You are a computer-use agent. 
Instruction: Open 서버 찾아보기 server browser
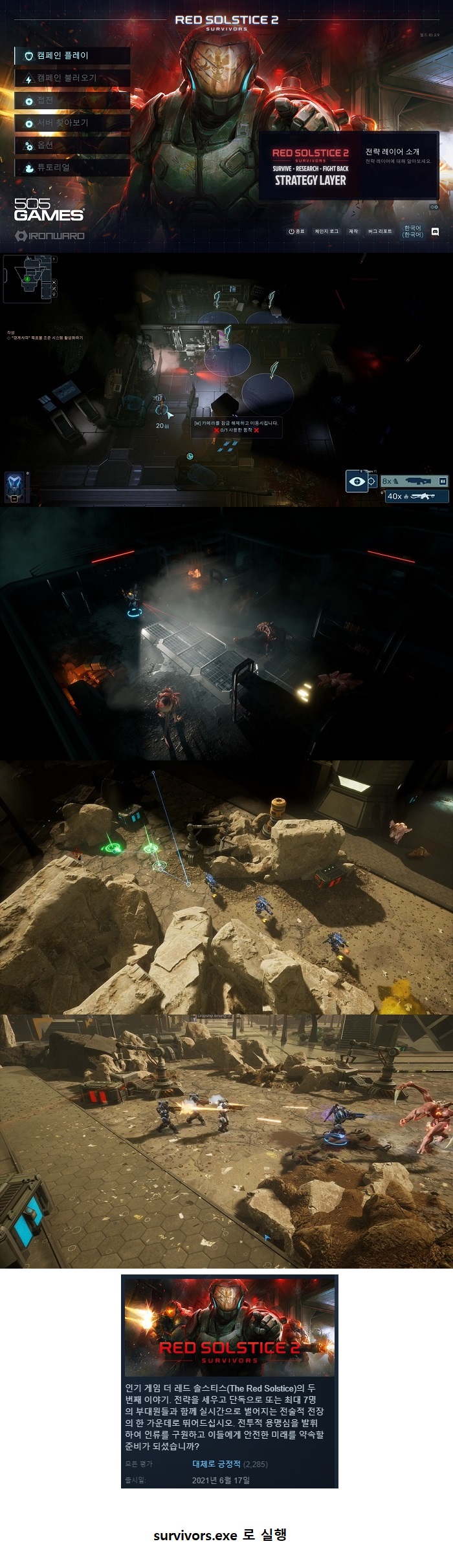pyautogui.click(x=71, y=123)
